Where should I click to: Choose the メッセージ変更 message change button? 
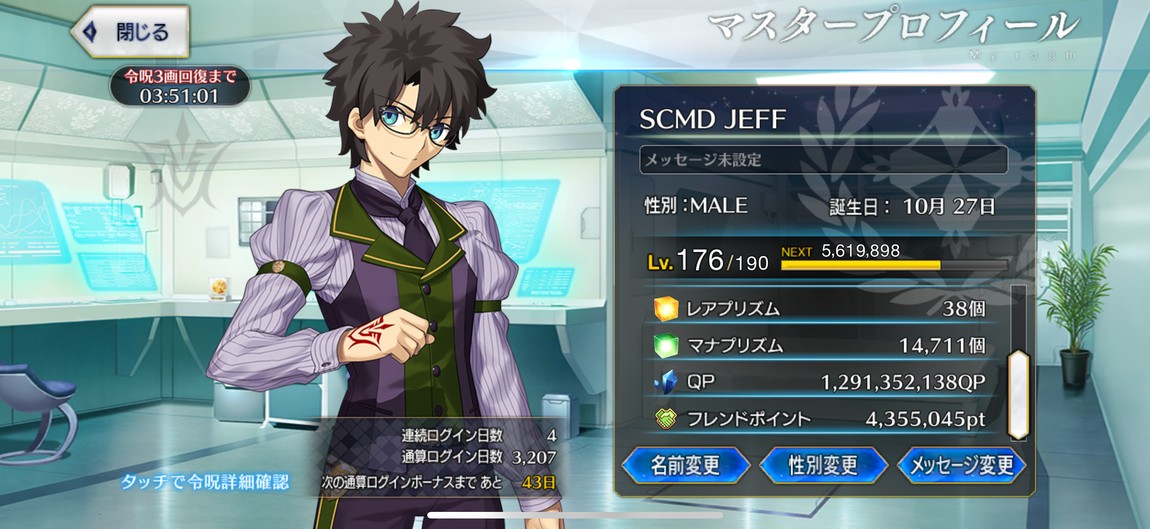(961, 465)
